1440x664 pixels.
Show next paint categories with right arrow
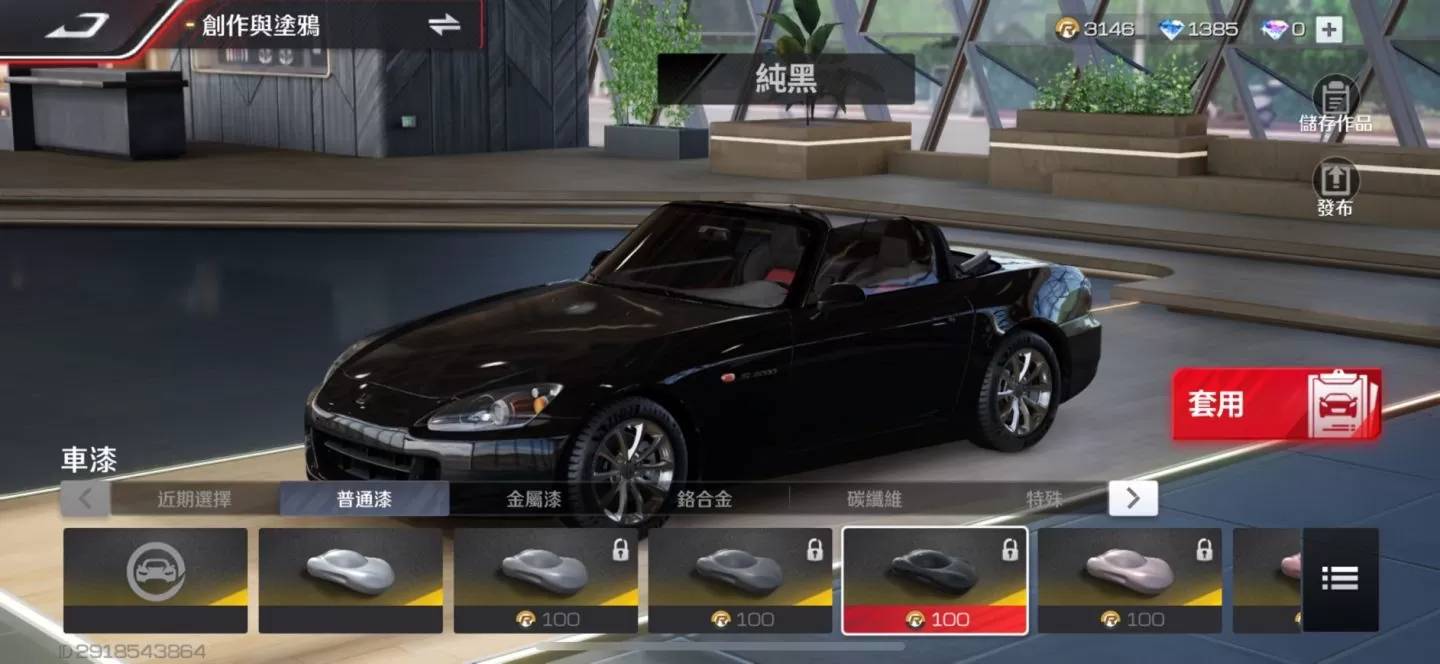coord(1133,498)
